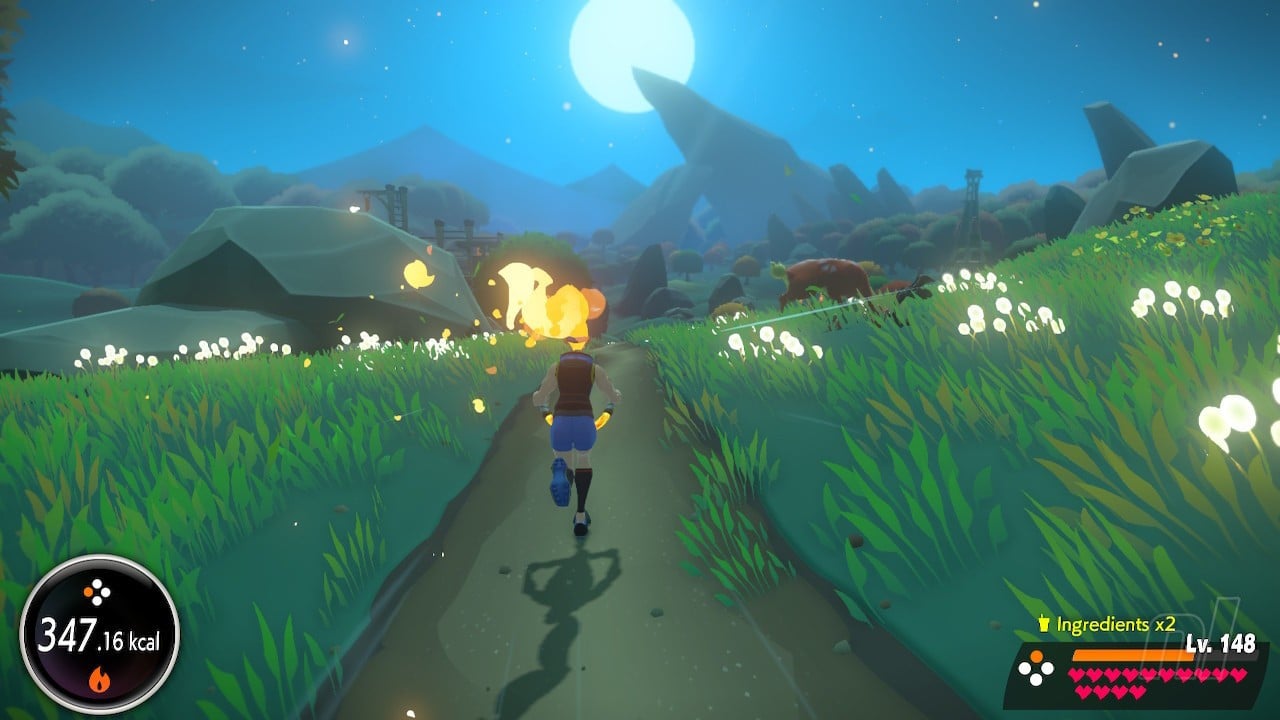
Task: Click the first pink heart in the health row
Action: (1075, 674)
